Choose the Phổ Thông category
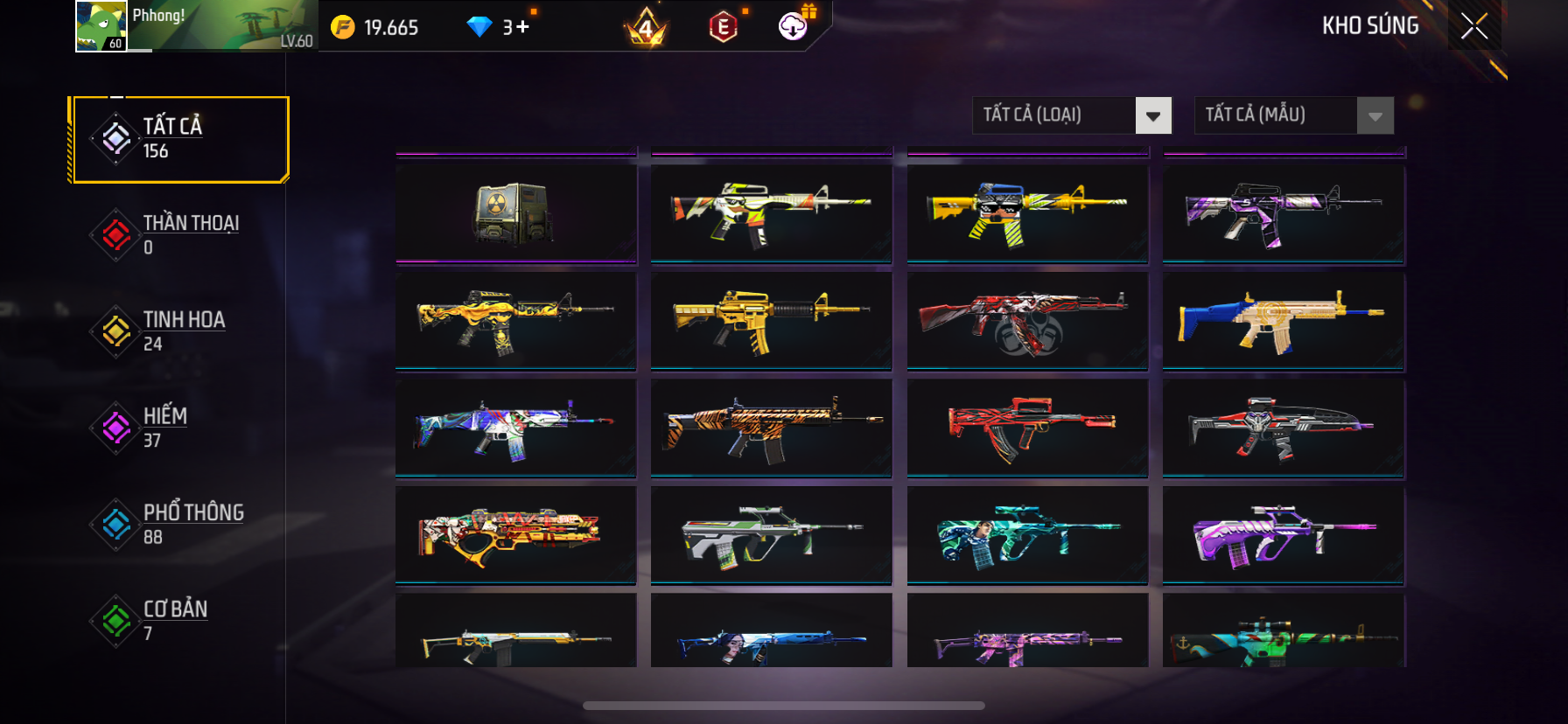 click(181, 524)
